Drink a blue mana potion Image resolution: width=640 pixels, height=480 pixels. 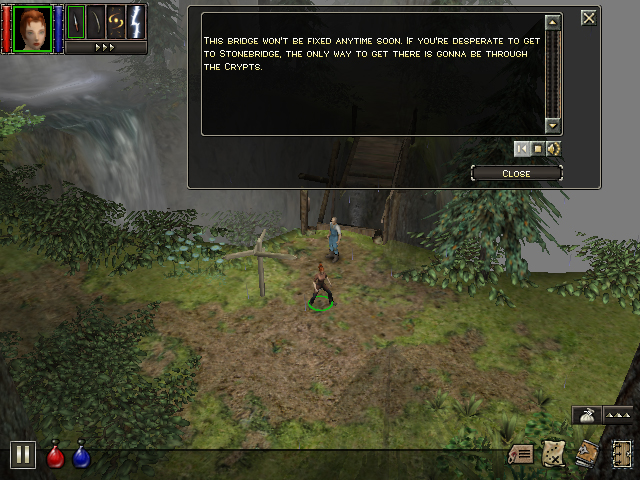tap(81, 456)
